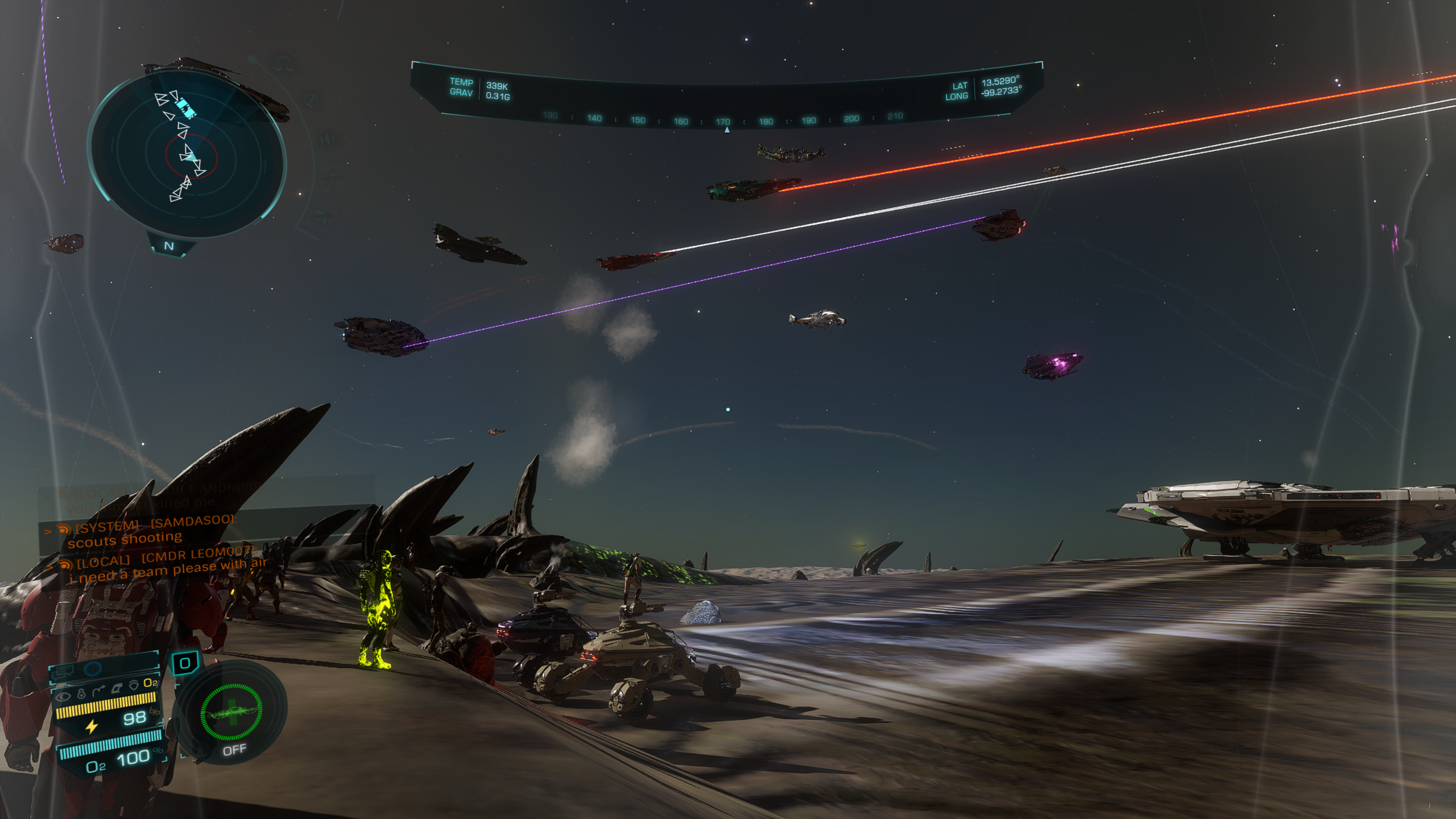Click the blue globe icon
Viewport: 1456px width, 819px height.
coord(93,670)
